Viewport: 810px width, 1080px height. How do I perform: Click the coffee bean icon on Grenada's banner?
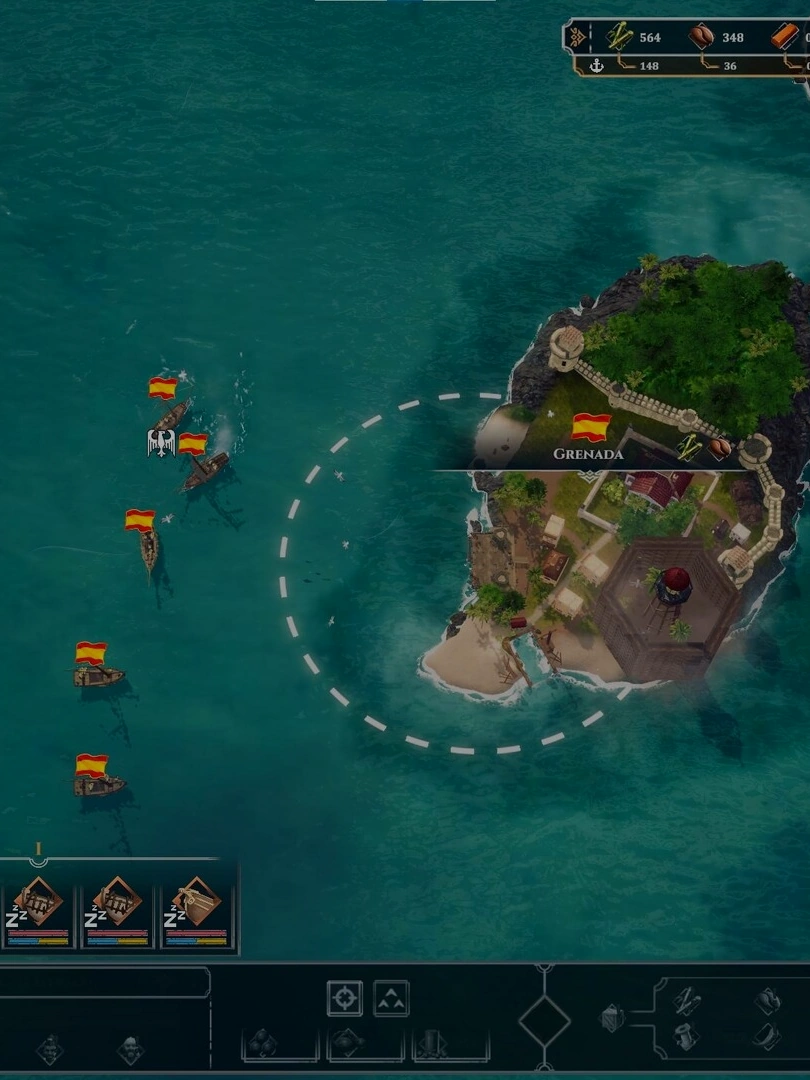[719, 447]
